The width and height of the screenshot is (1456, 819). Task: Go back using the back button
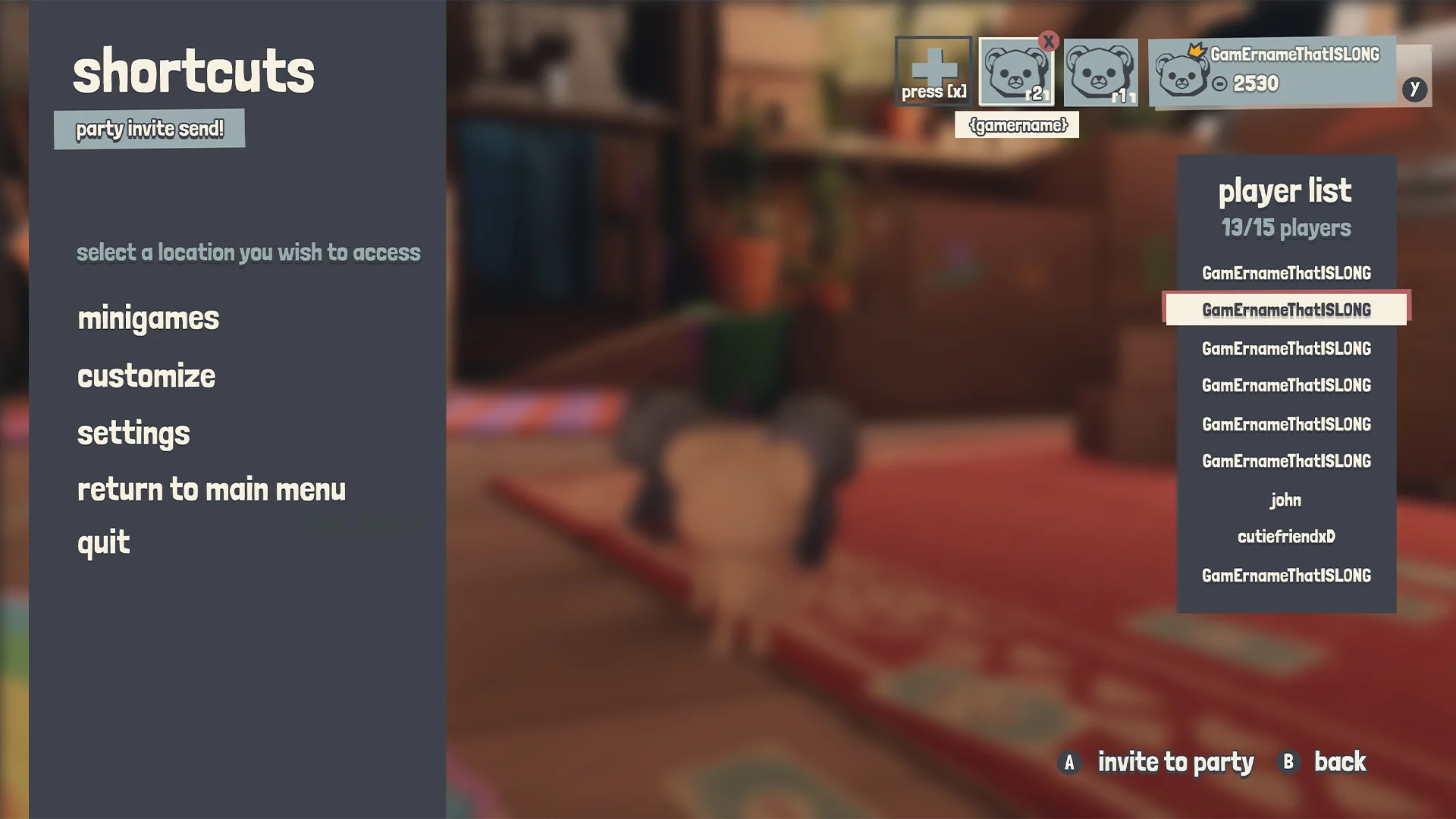(x=1339, y=762)
